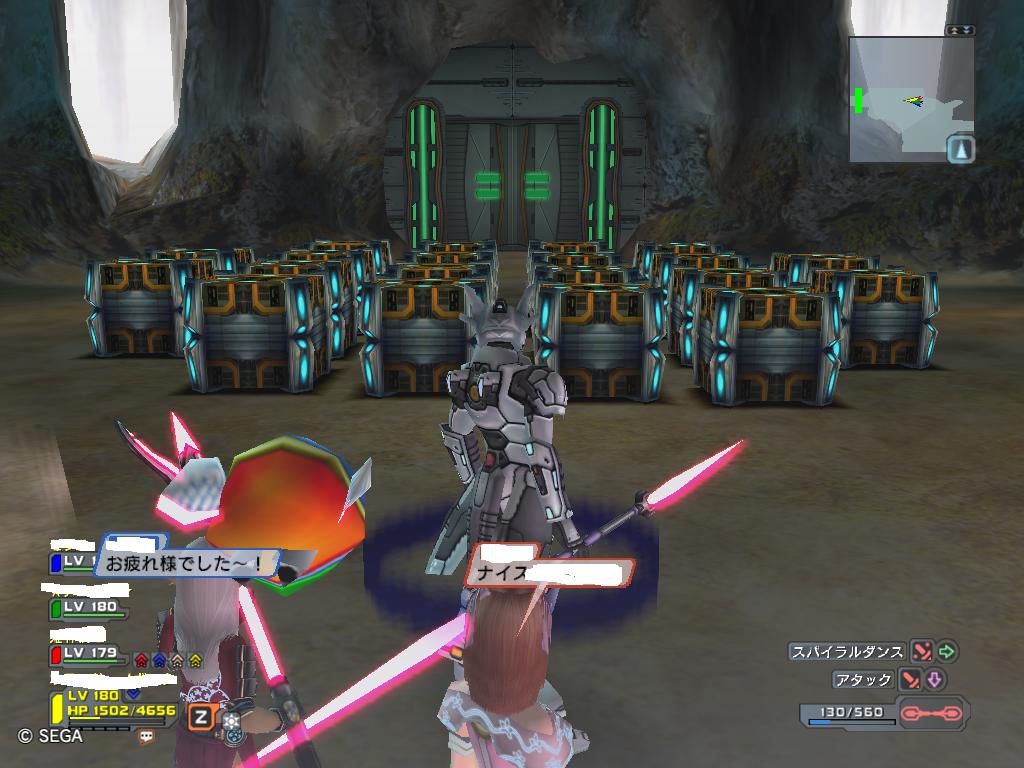
Task: Click the yellow buff icon beside LV 179
Action: (x=195, y=660)
